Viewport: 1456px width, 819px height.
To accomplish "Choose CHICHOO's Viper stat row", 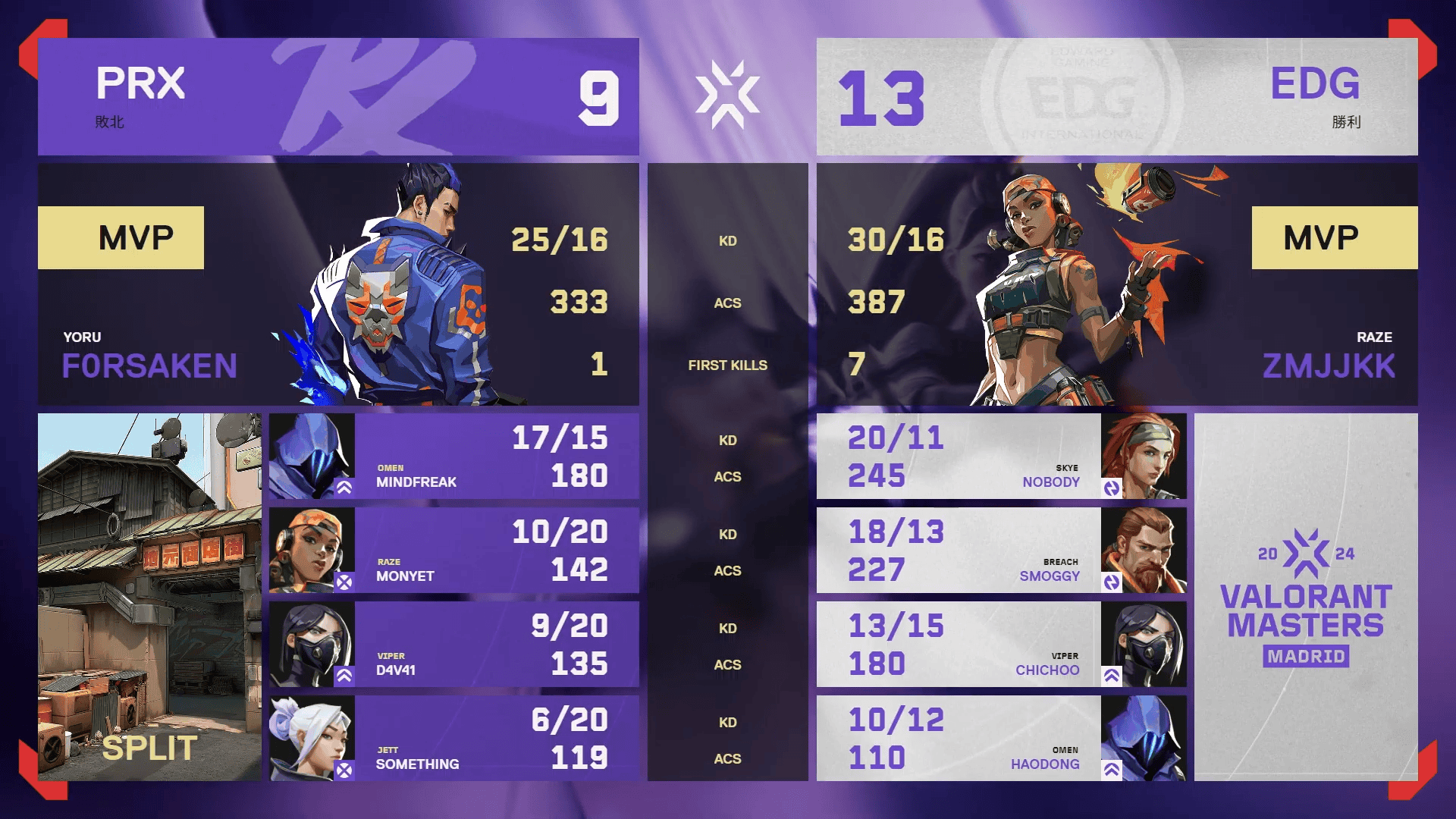I will [x=1001, y=645].
